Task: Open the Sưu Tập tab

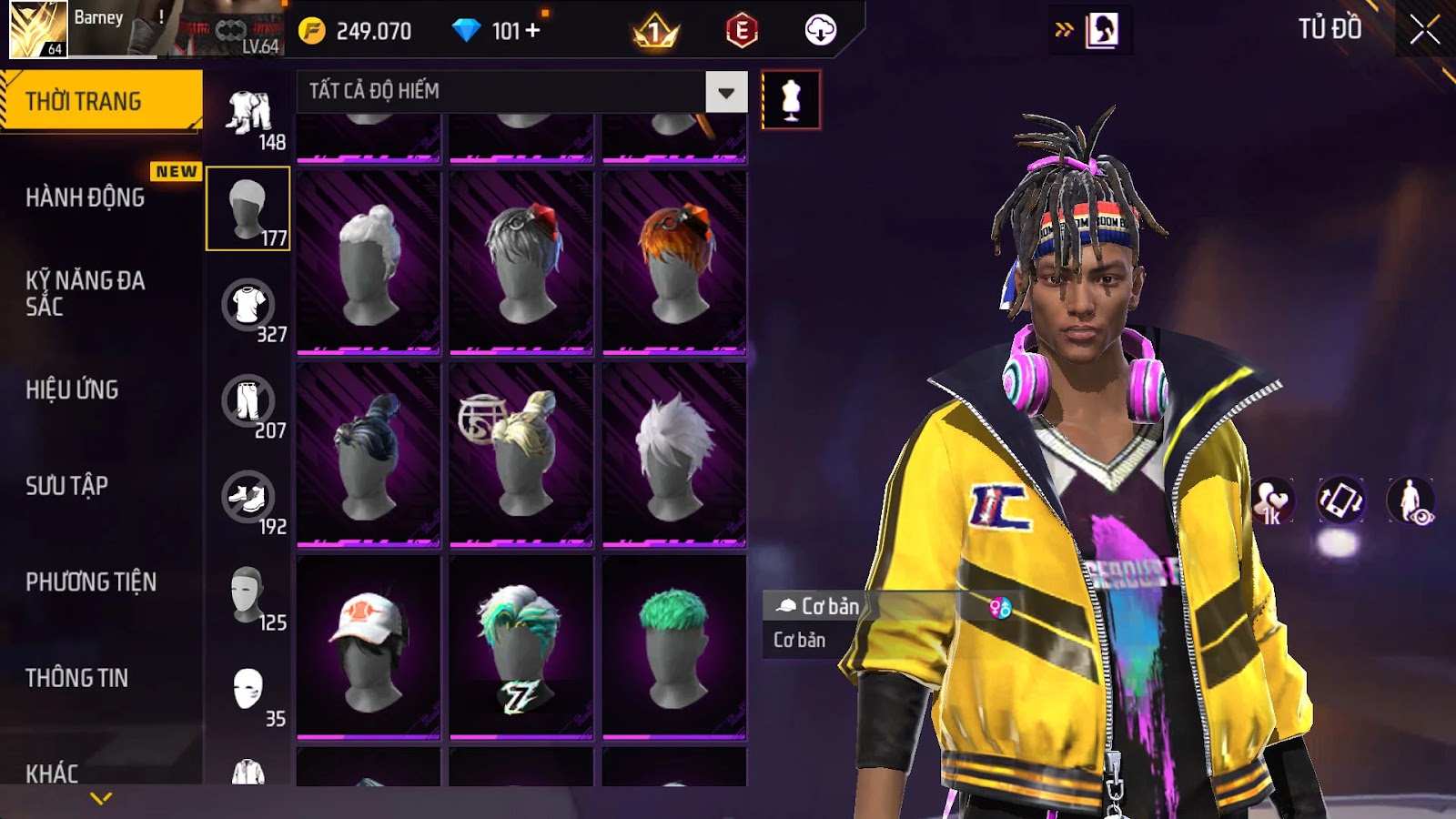Action: 66,486
